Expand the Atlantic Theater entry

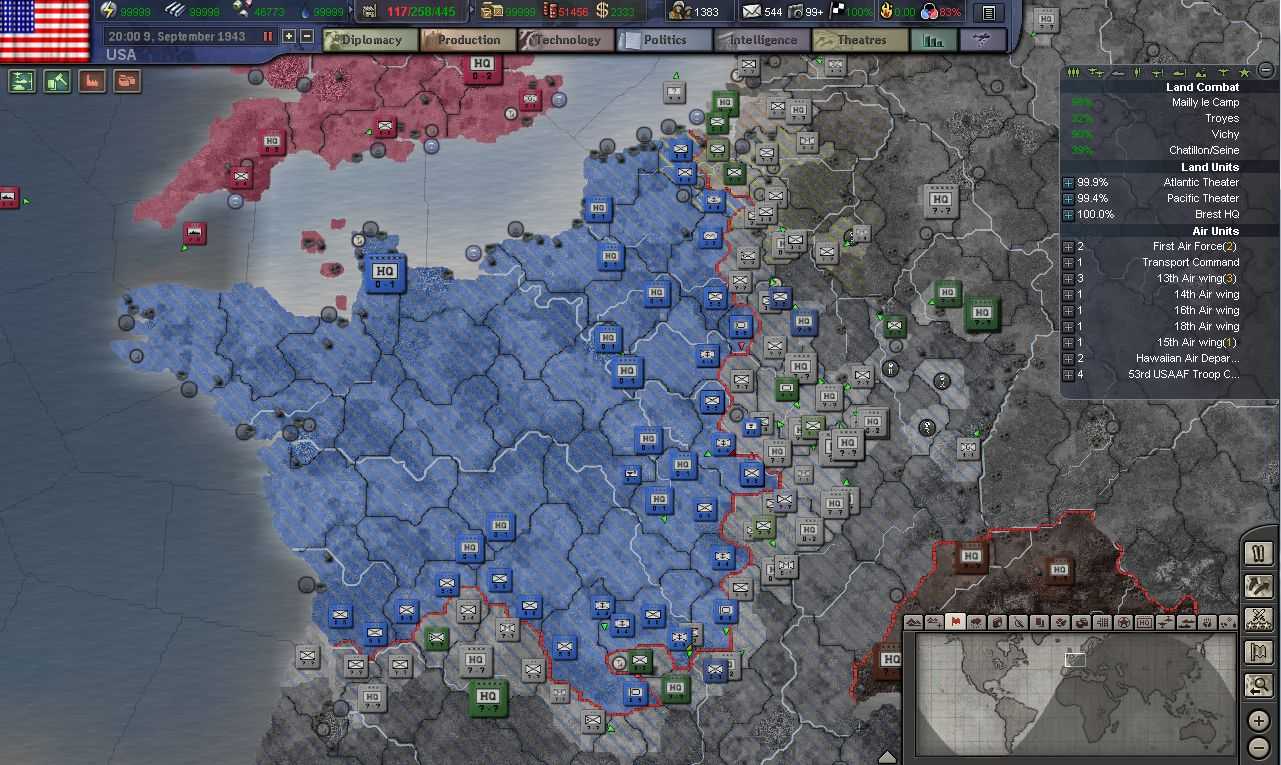coord(1067,182)
